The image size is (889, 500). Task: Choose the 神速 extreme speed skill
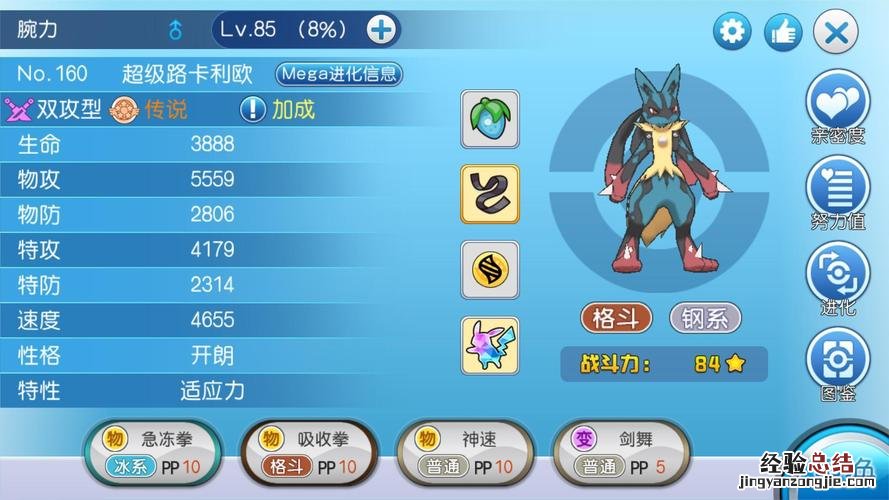466,452
